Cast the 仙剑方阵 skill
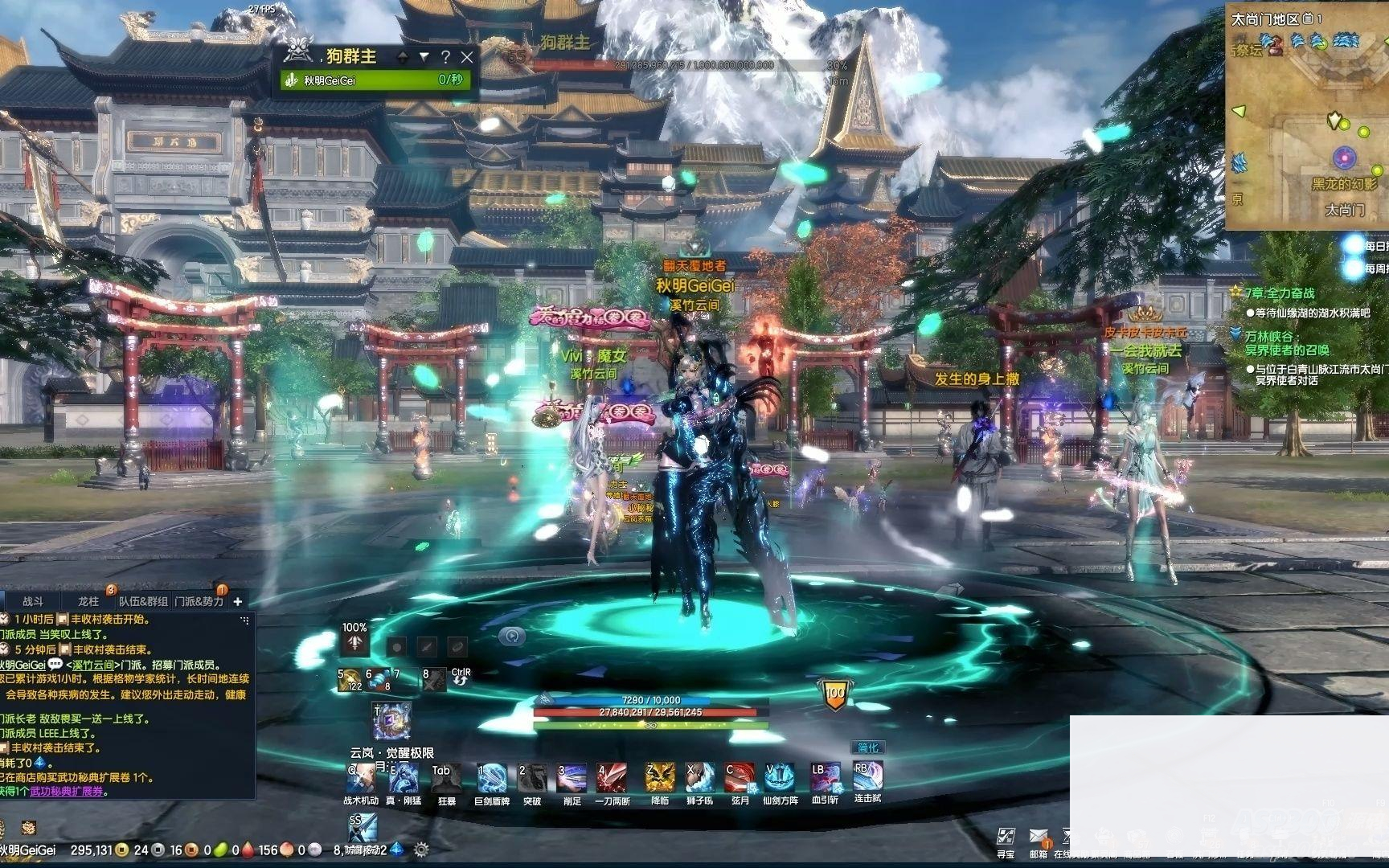 (x=779, y=778)
